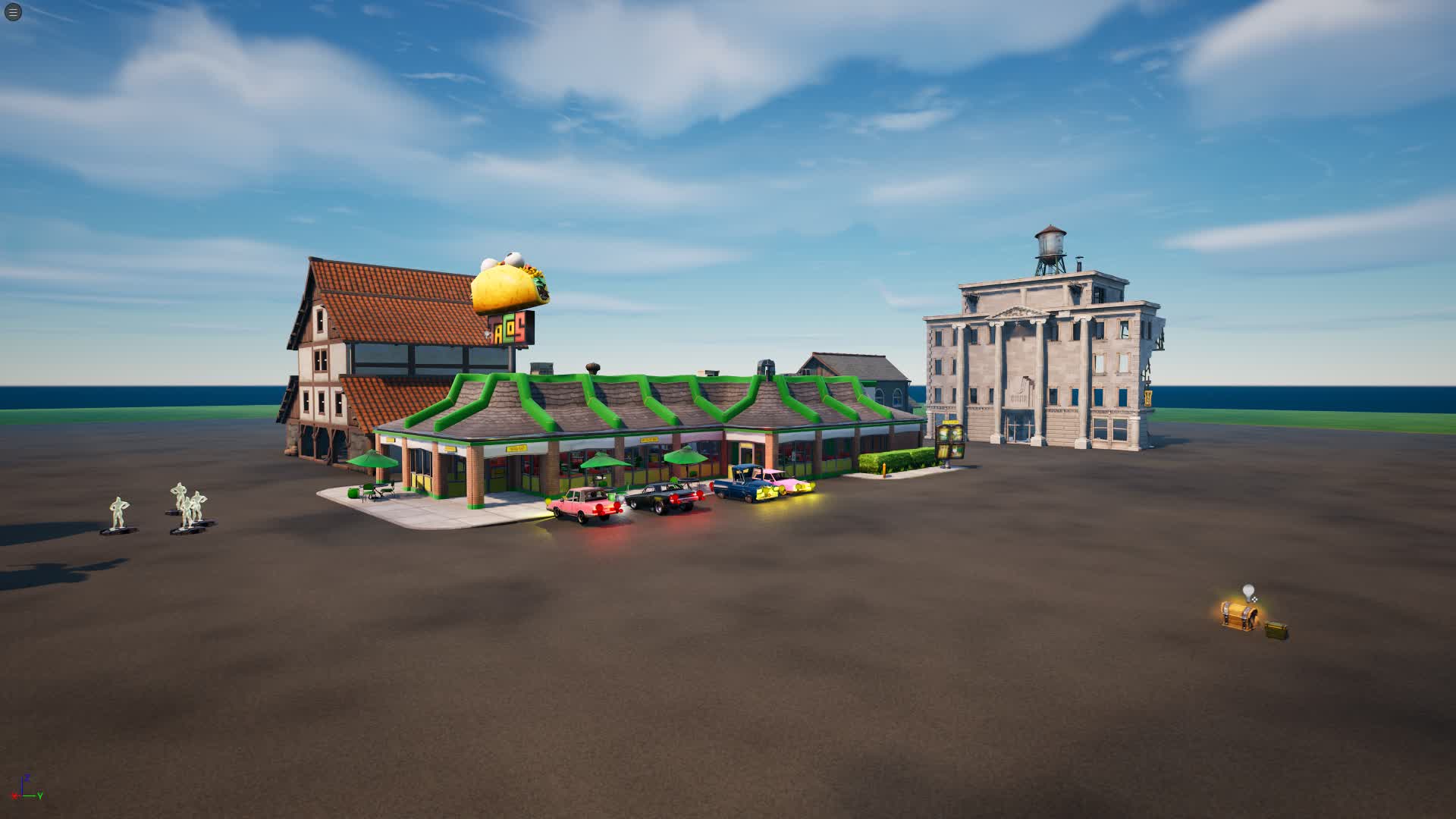Click the red X axis of the orientation gizmo
1456x819 pixels.
click(x=14, y=796)
